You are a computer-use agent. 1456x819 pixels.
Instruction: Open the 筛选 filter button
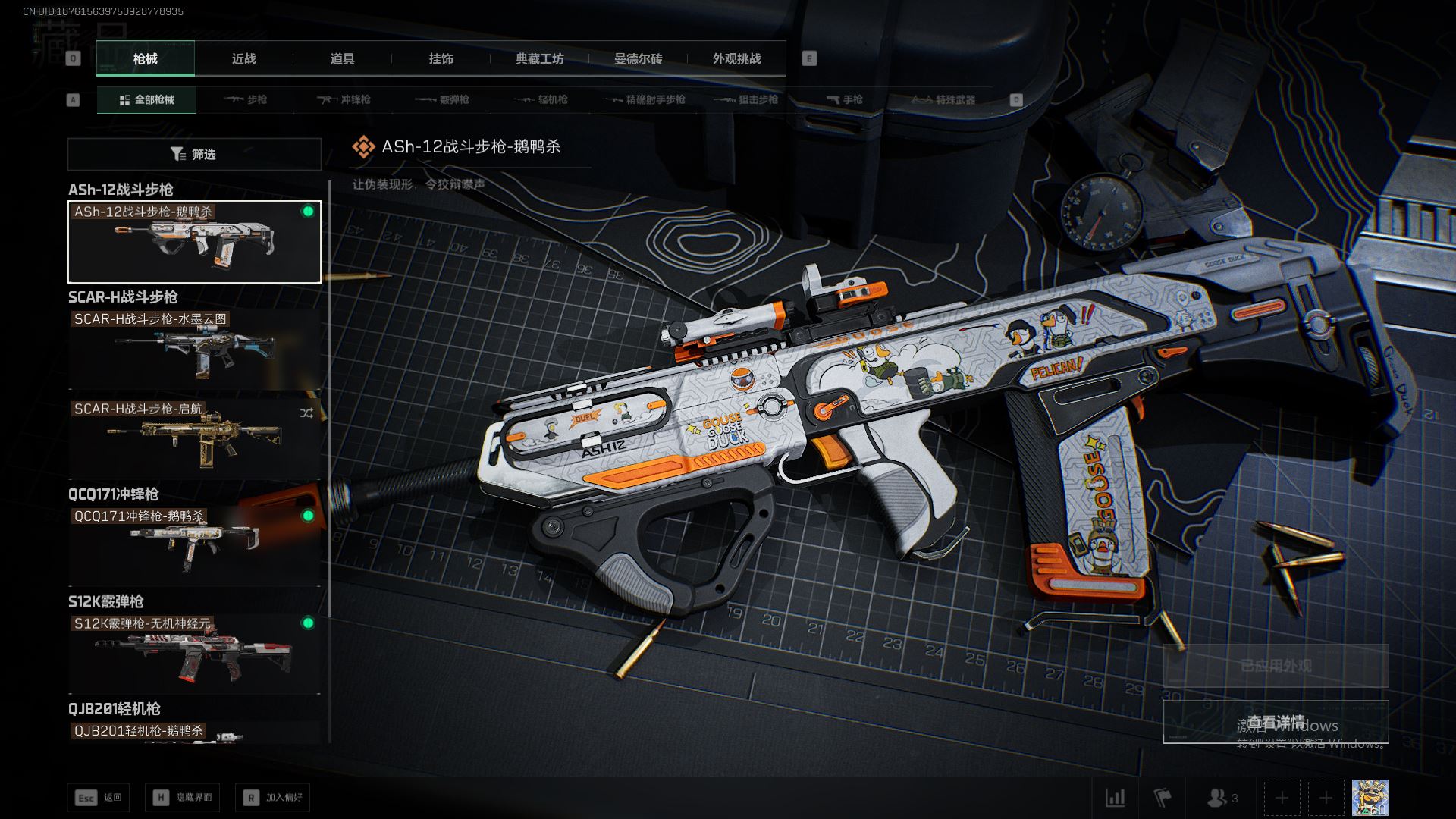point(194,154)
